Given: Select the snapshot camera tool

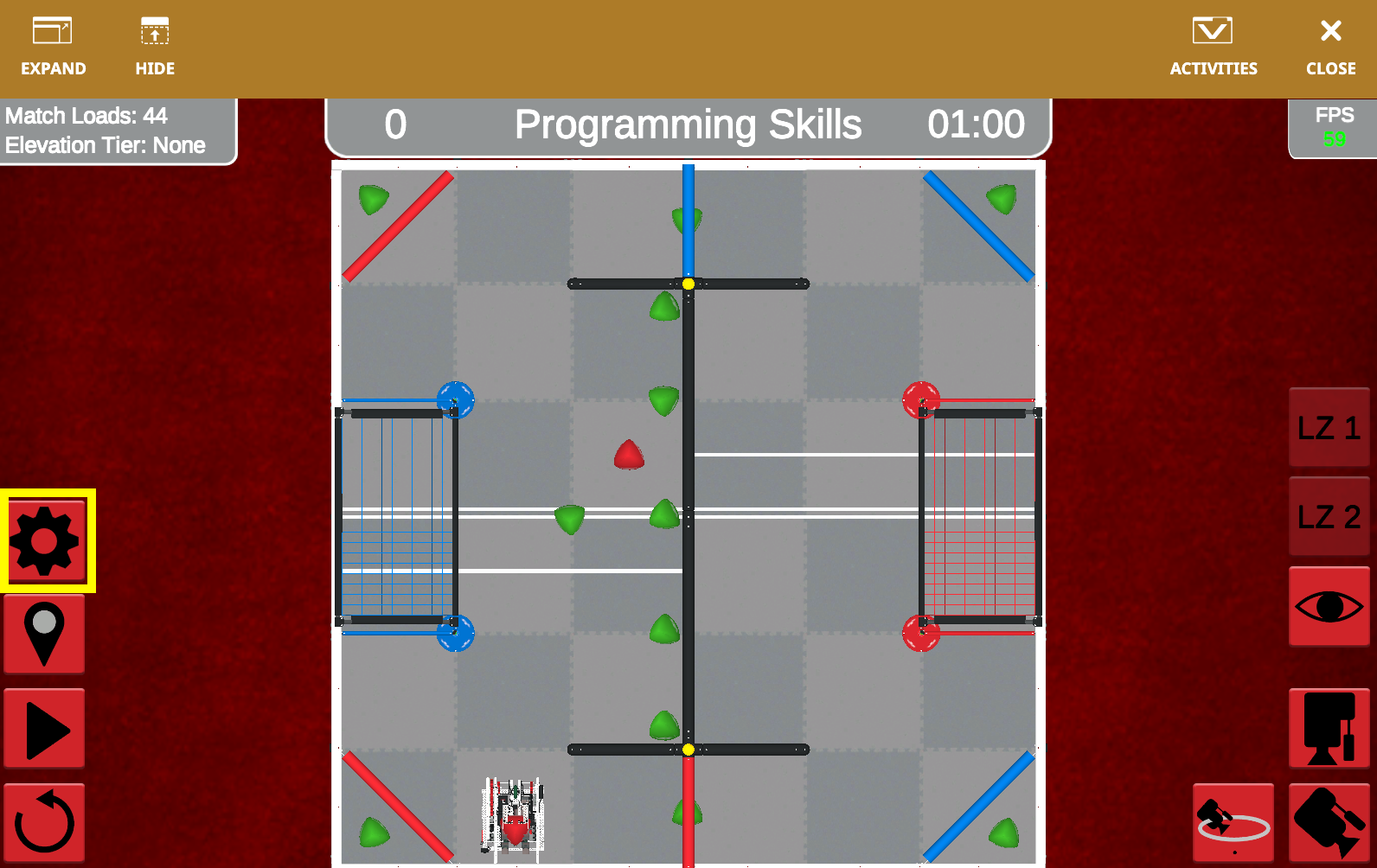Looking at the screenshot, I should 1329,821.
